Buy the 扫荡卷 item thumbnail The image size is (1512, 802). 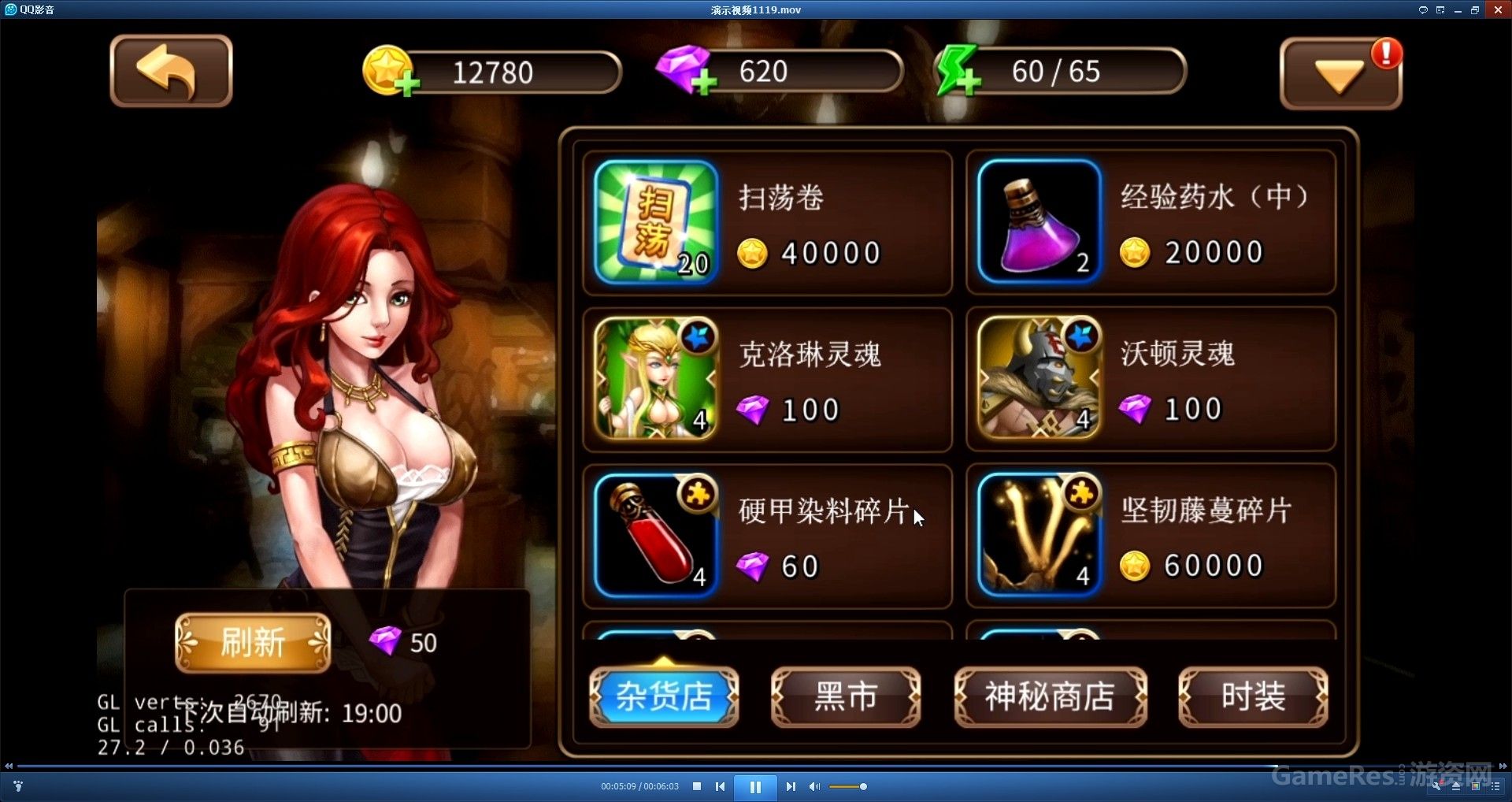point(656,223)
